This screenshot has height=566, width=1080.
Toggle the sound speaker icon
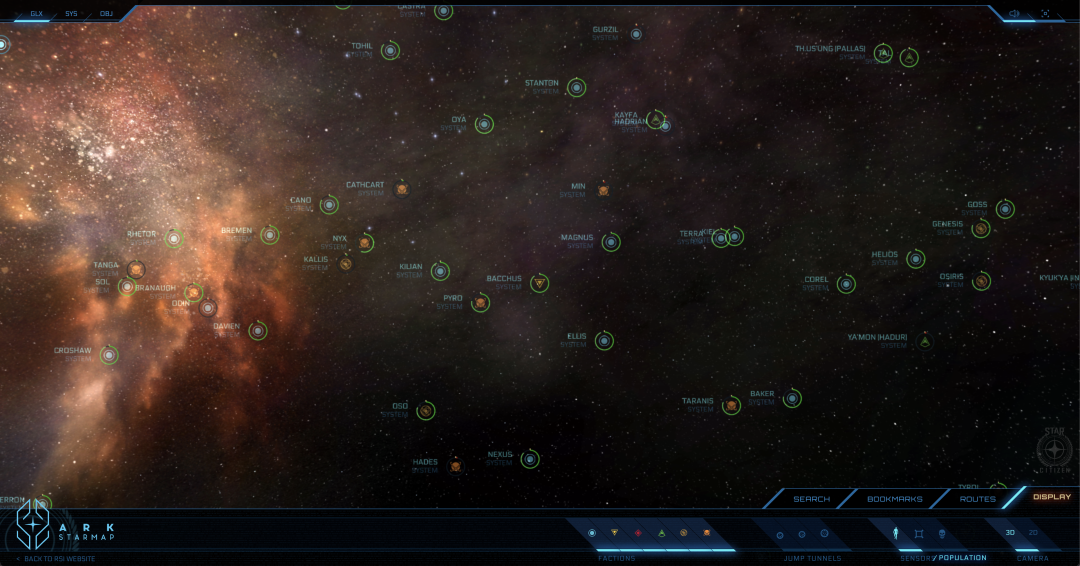point(1014,14)
